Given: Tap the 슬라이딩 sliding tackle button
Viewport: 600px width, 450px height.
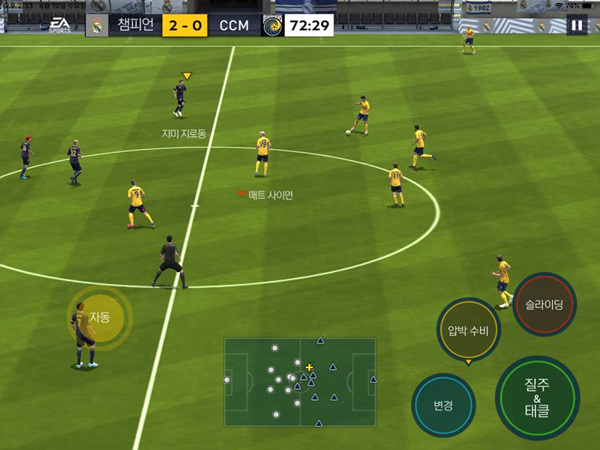Looking at the screenshot, I should click(544, 304).
